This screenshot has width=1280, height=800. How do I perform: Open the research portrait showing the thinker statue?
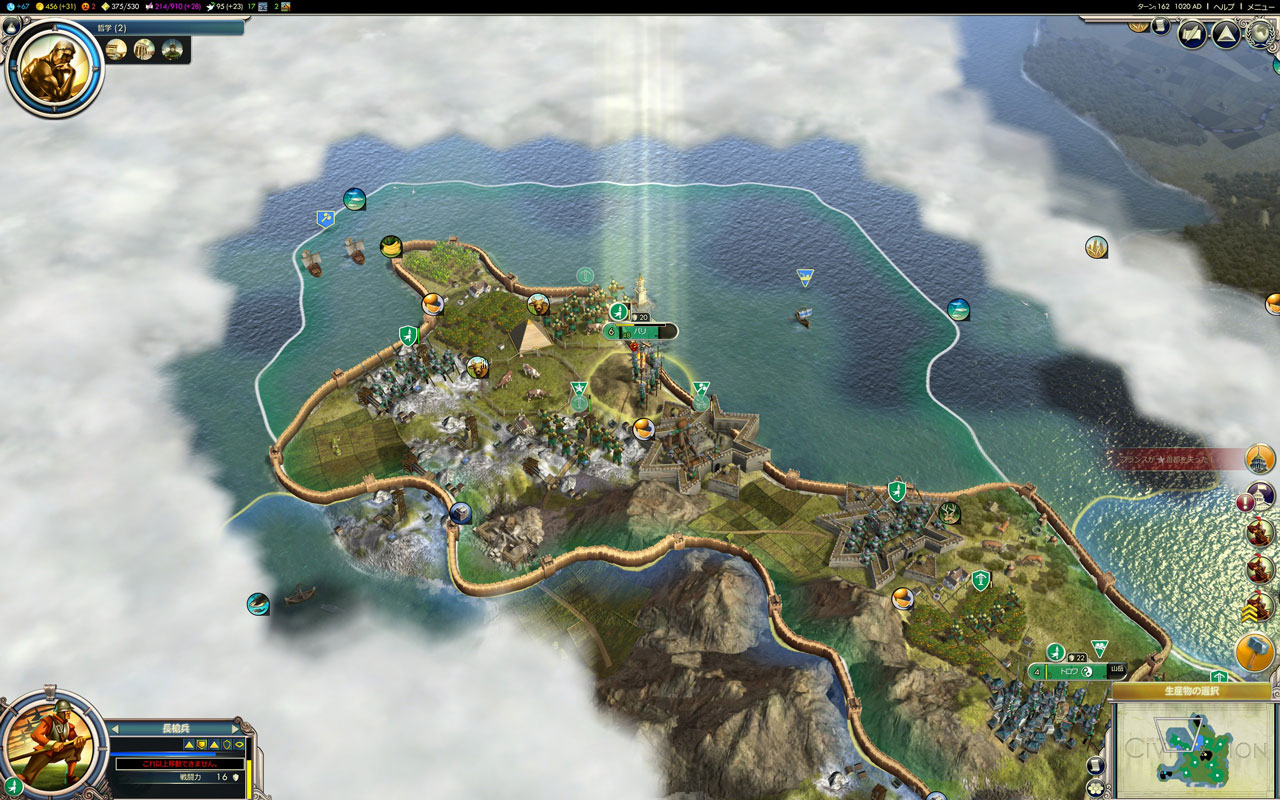point(54,67)
